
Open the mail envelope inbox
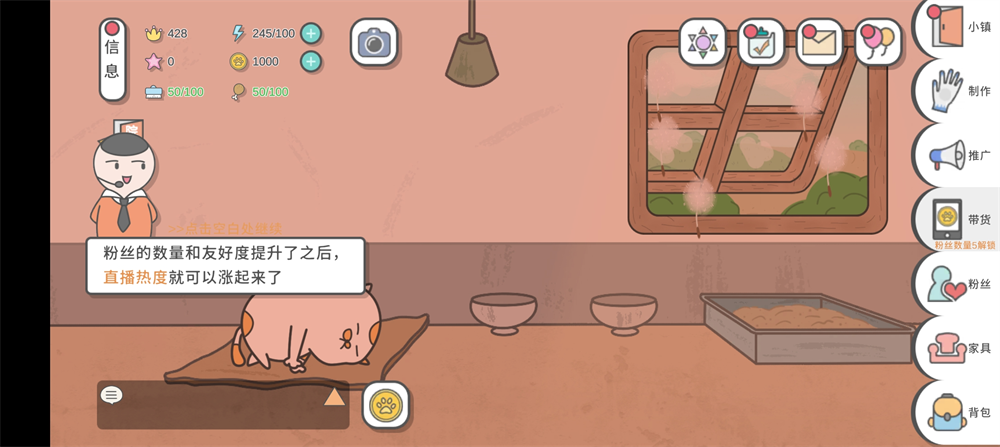pyautogui.click(x=819, y=42)
